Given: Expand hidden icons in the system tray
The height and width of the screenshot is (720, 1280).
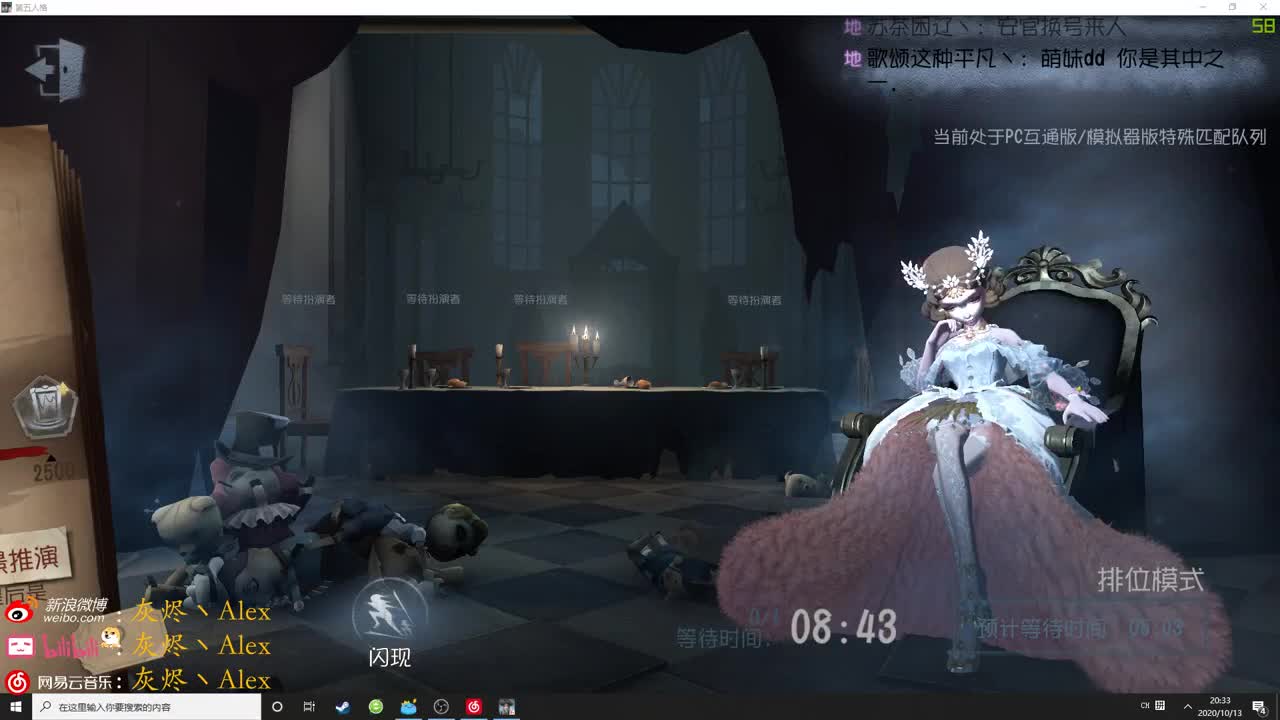Looking at the screenshot, I should click(x=1188, y=707).
